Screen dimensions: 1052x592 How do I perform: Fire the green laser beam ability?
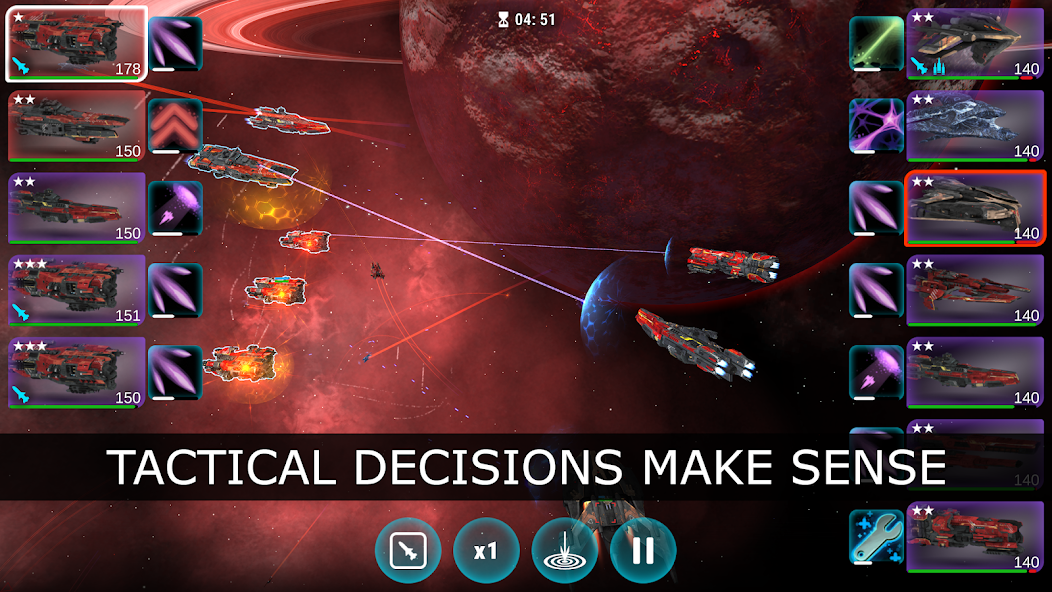coord(877,44)
